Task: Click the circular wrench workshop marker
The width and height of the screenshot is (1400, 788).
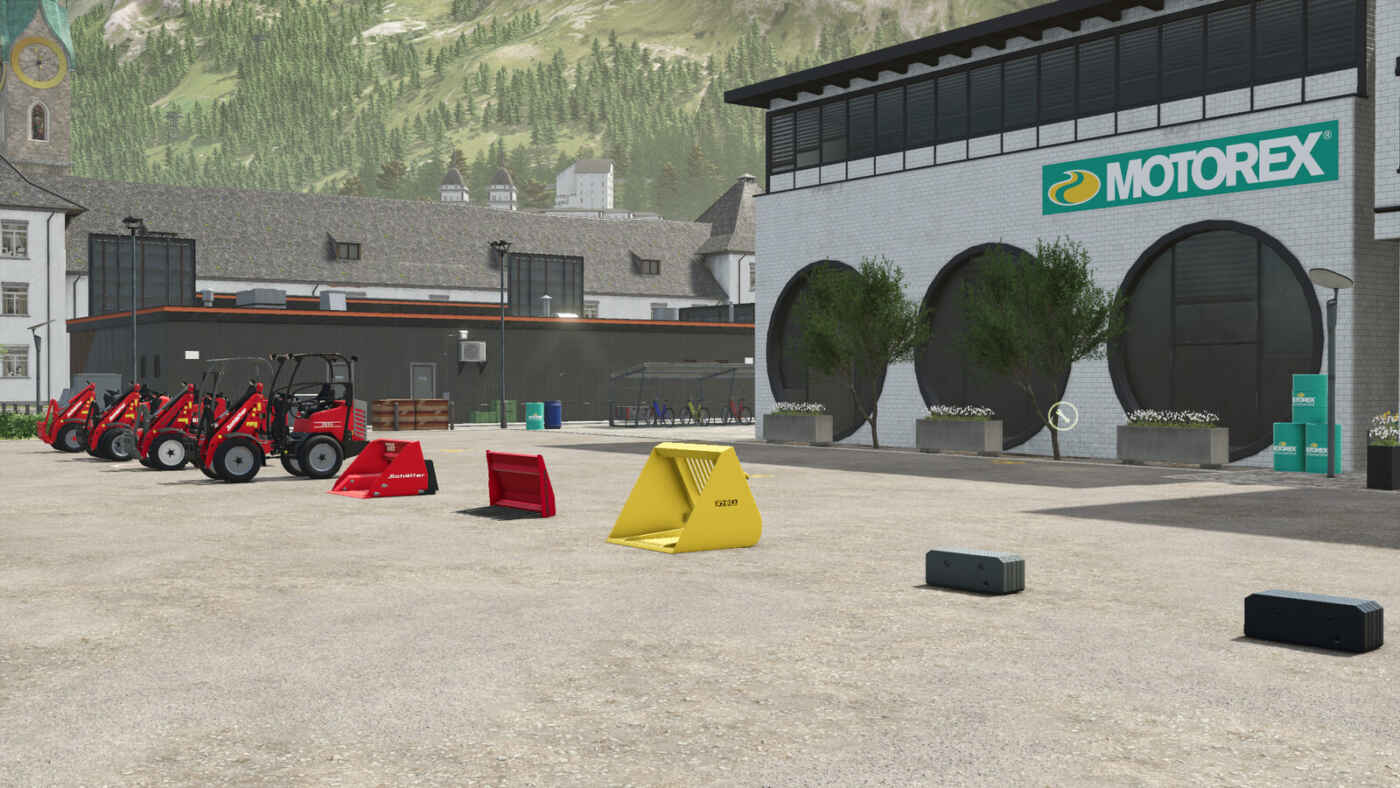Action: [1062, 416]
